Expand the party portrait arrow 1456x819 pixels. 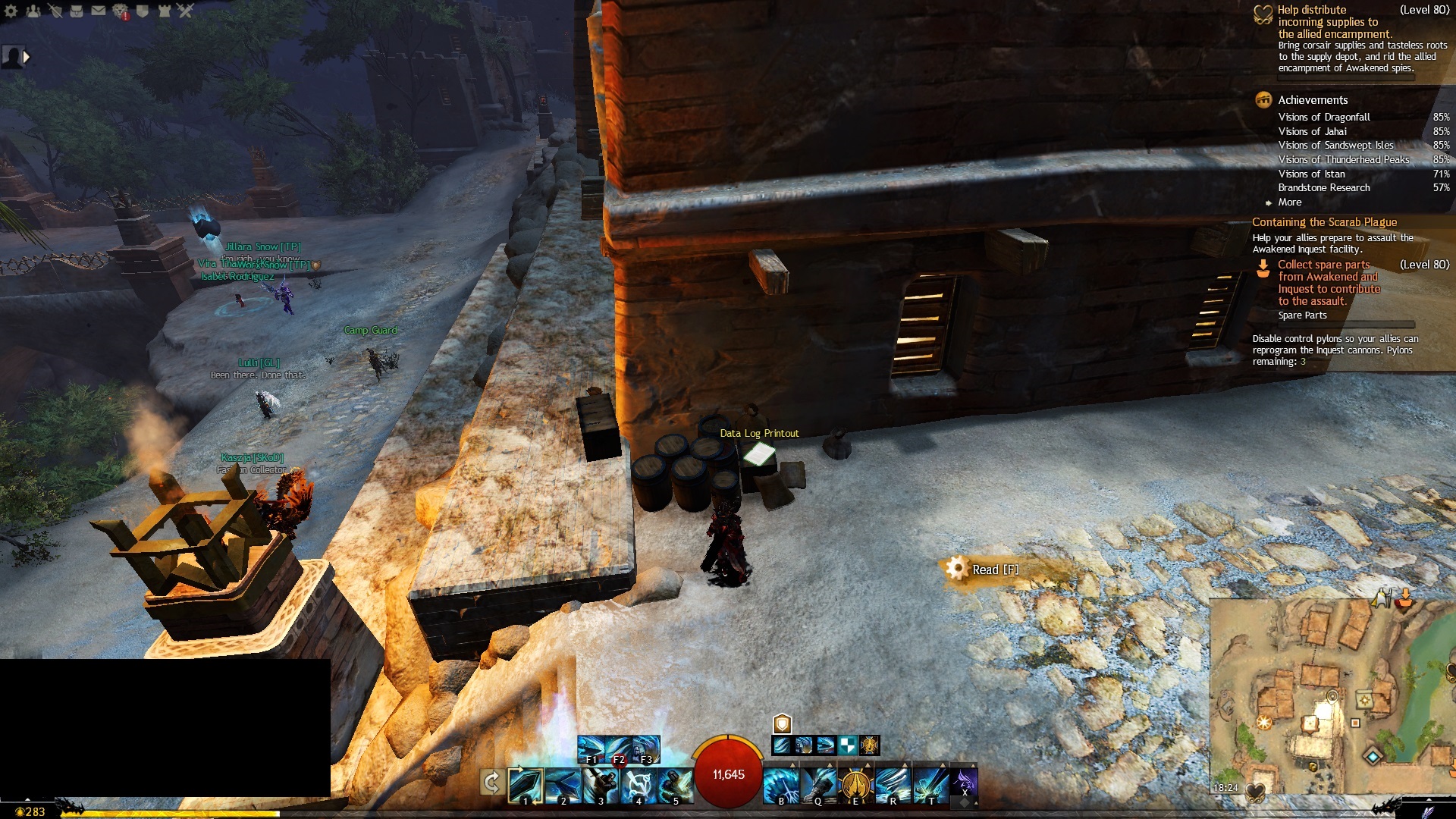pyautogui.click(x=27, y=57)
